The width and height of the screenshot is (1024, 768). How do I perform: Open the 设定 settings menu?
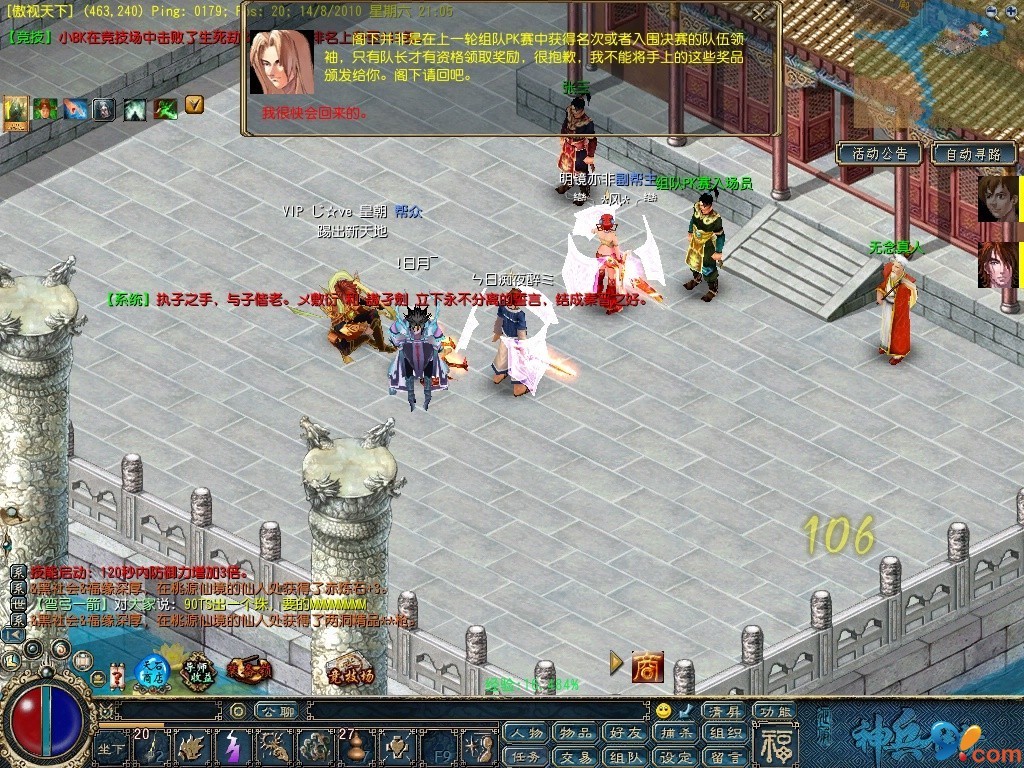(x=675, y=757)
